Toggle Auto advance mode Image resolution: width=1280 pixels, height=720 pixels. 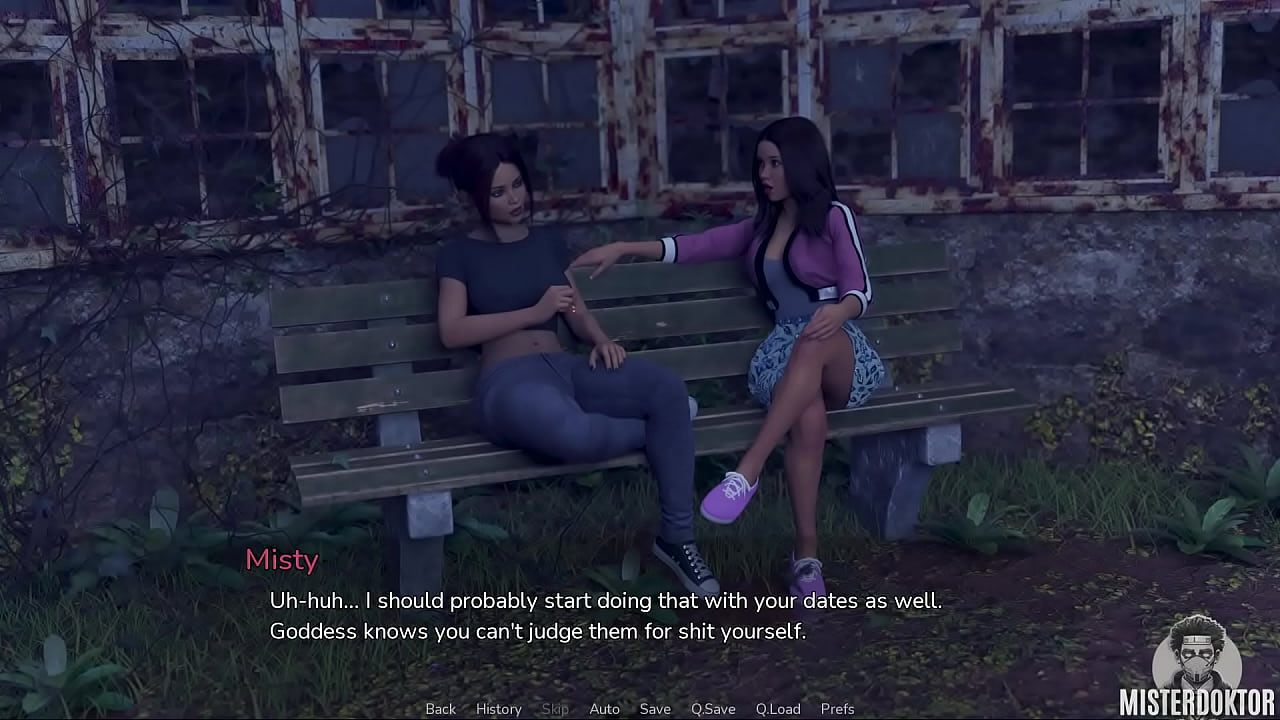tap(604, 709)
